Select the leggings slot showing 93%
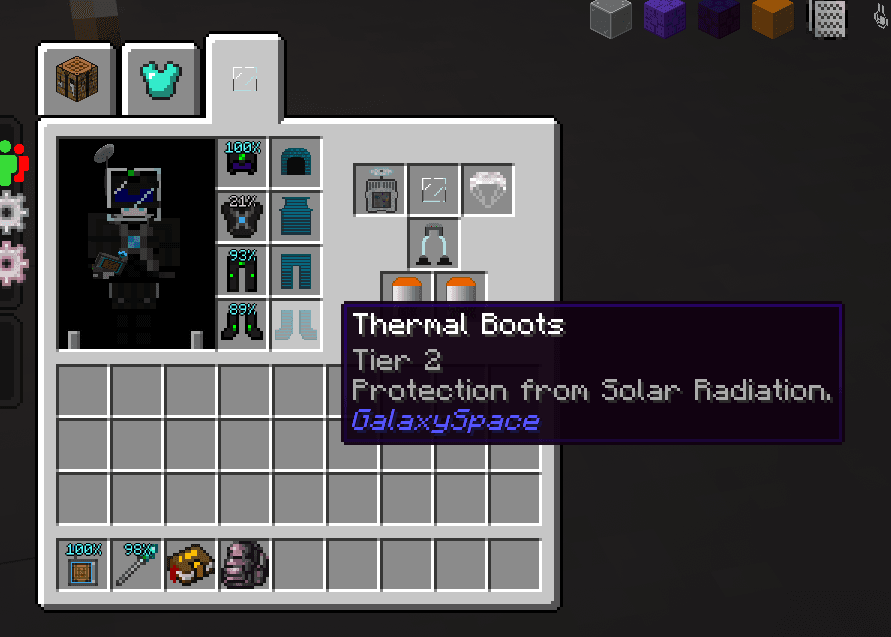The height and width of the screenshot is (637, 891). pyautogui.click(x=243, y=271)
